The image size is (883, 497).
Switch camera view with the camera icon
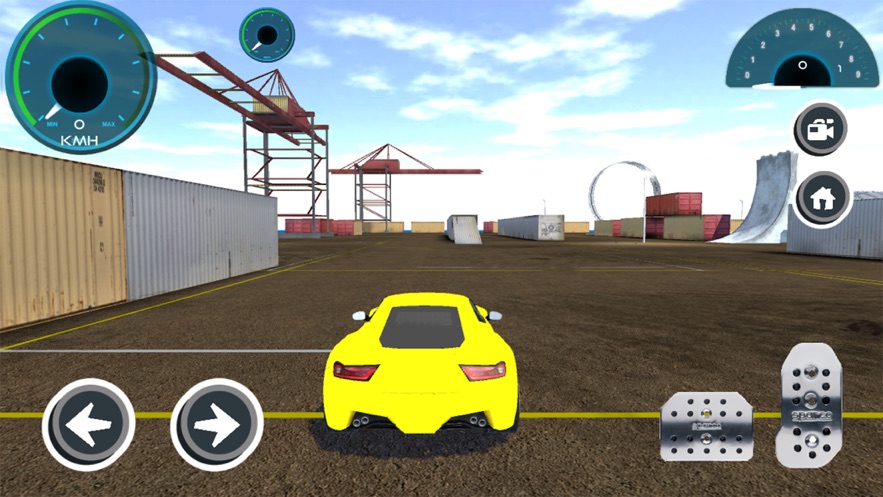[821, 129]
